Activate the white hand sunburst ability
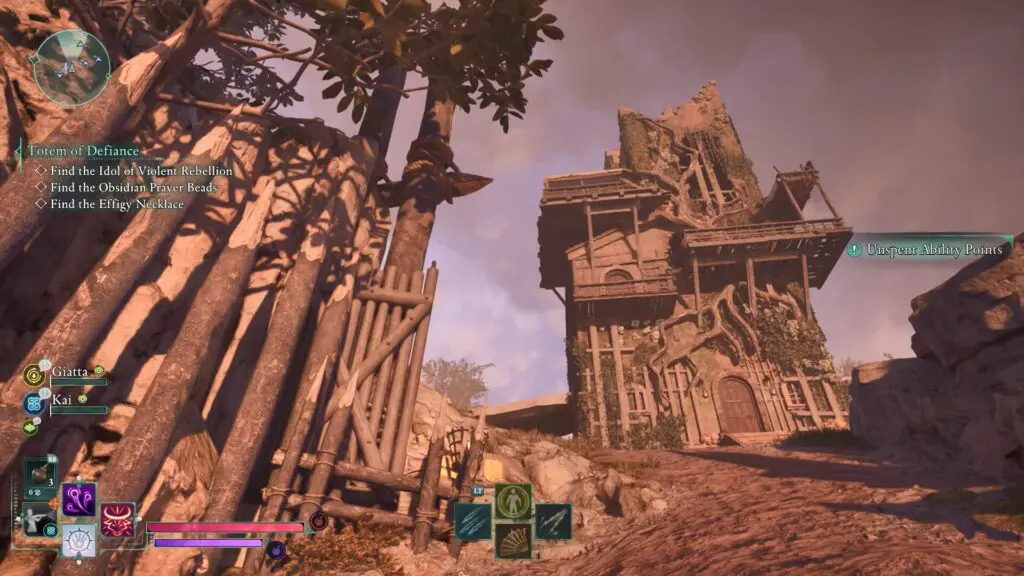1024x576 pixels. point(79,541)
